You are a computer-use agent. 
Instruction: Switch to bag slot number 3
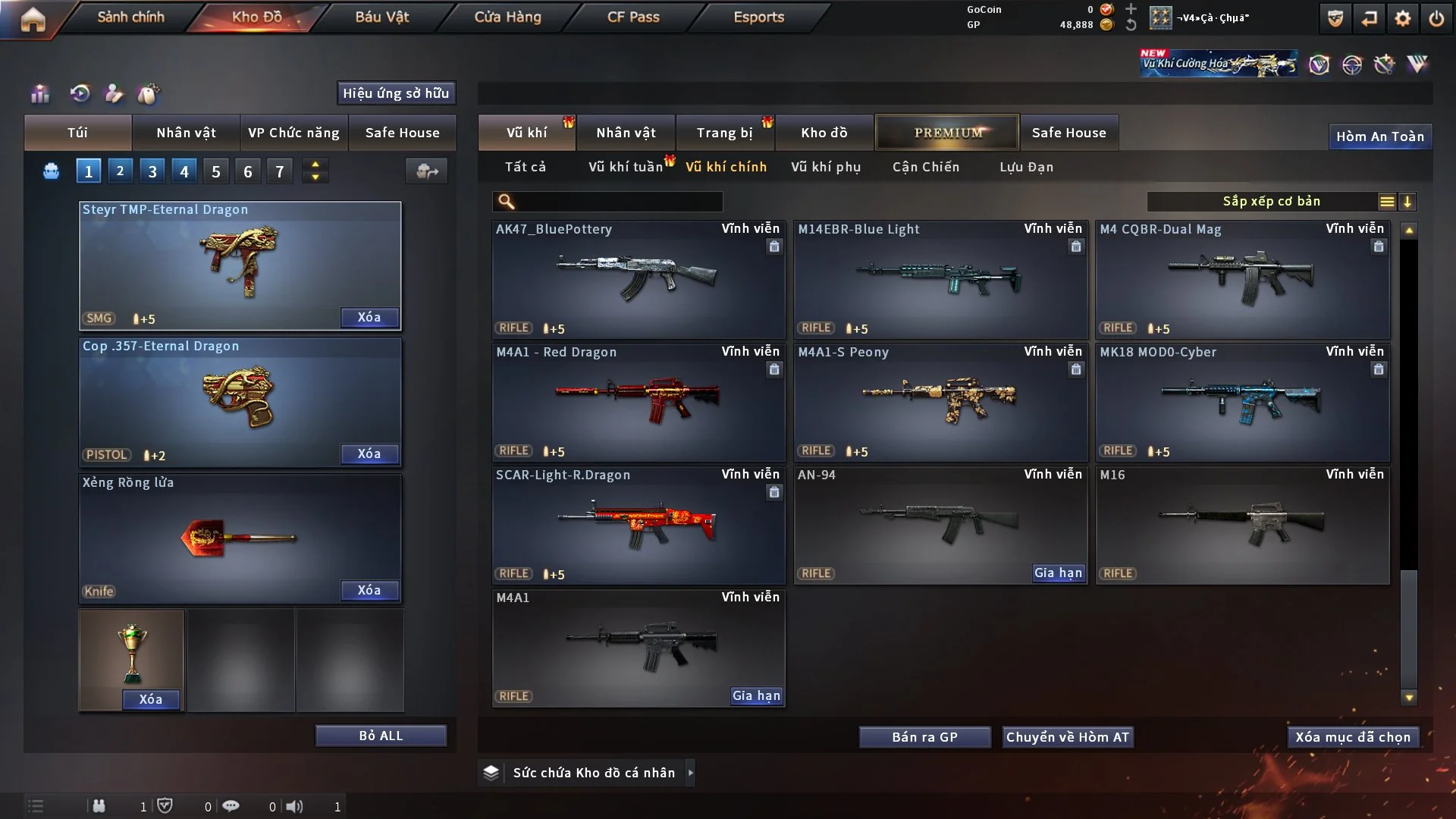tap(152, 171)
